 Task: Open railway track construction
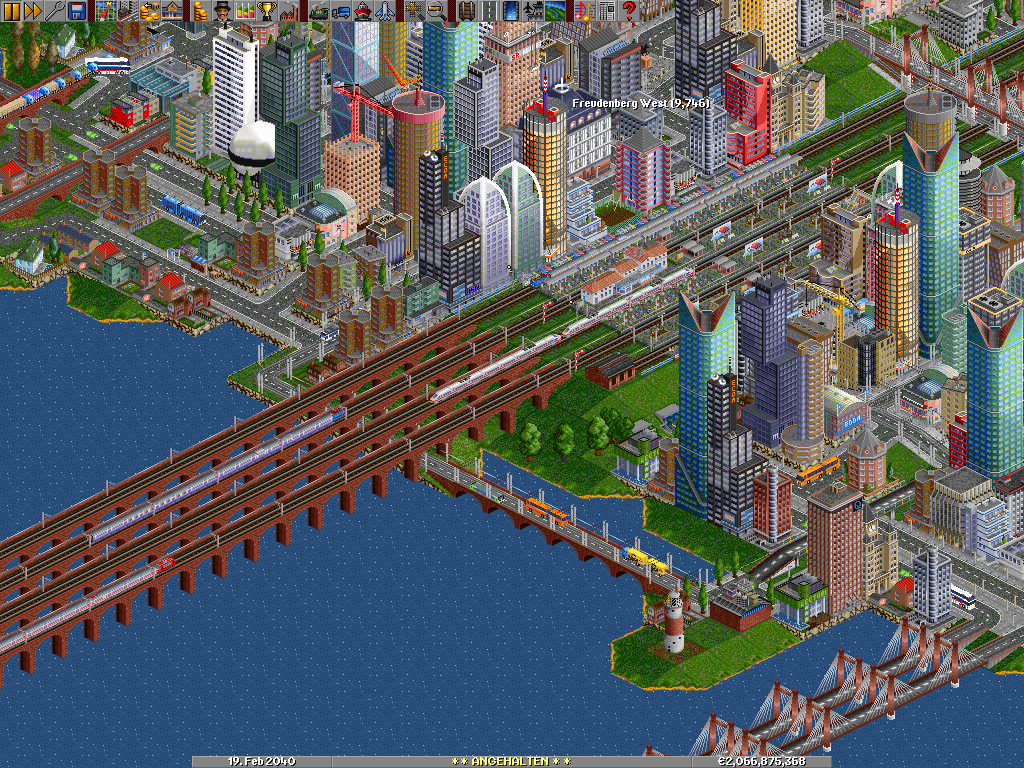click(x=466, y=11)
